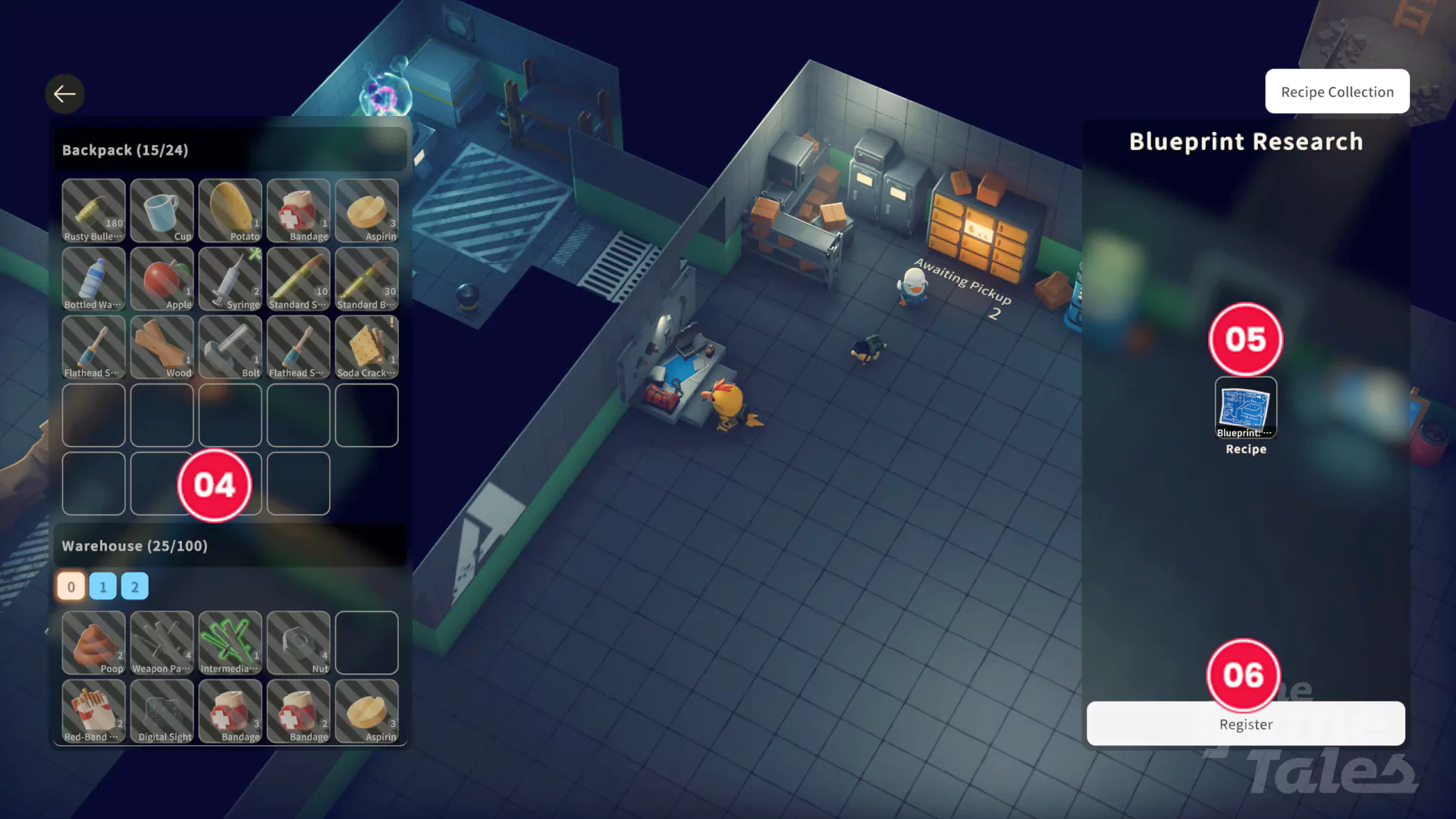The height and width of the screenshot is (819, 1456).
Task: Select the Digital Sight in warehouse
Action: (162, 711)
